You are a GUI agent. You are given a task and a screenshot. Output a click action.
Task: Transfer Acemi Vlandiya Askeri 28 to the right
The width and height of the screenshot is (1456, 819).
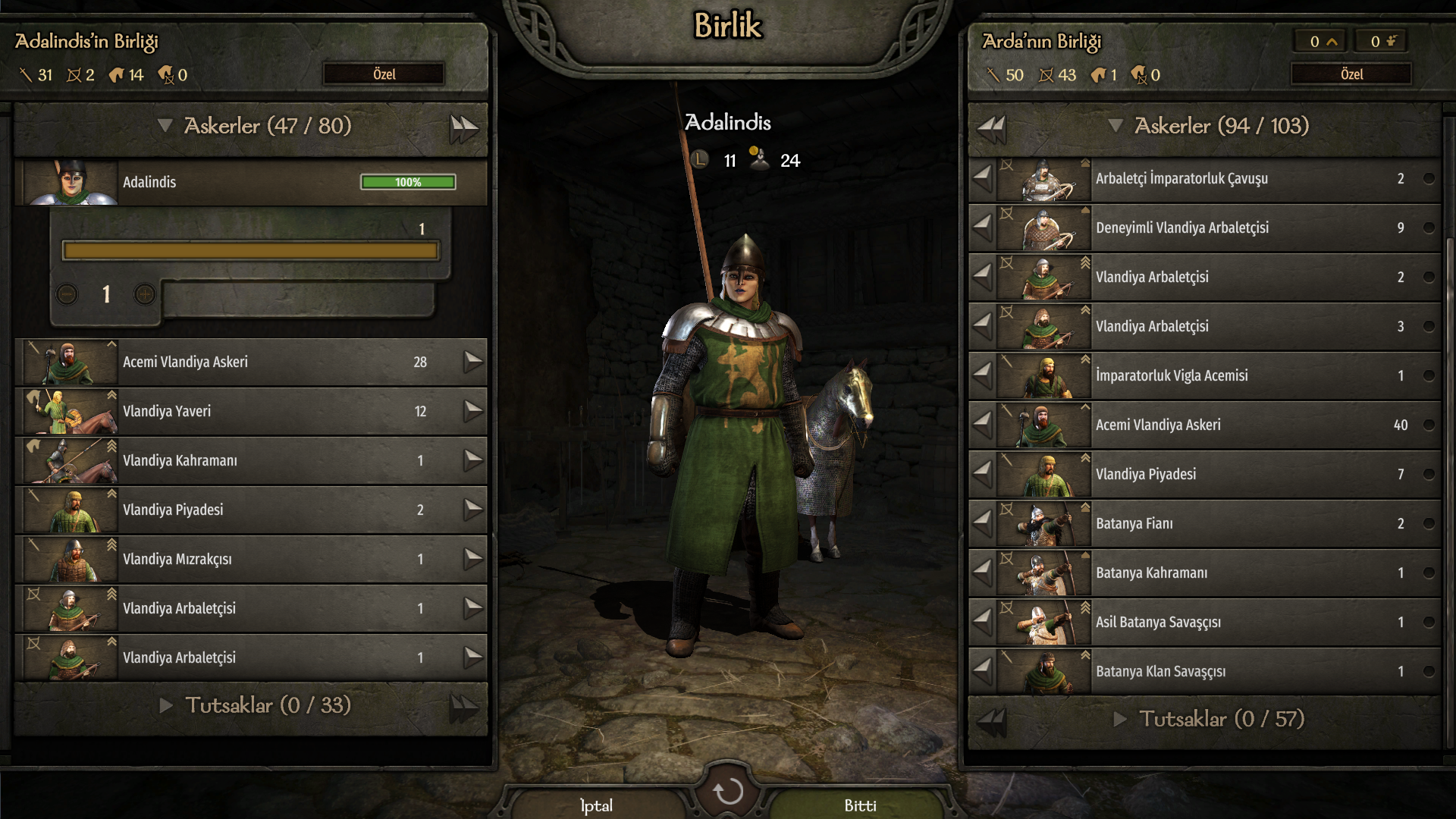[473, 362]
